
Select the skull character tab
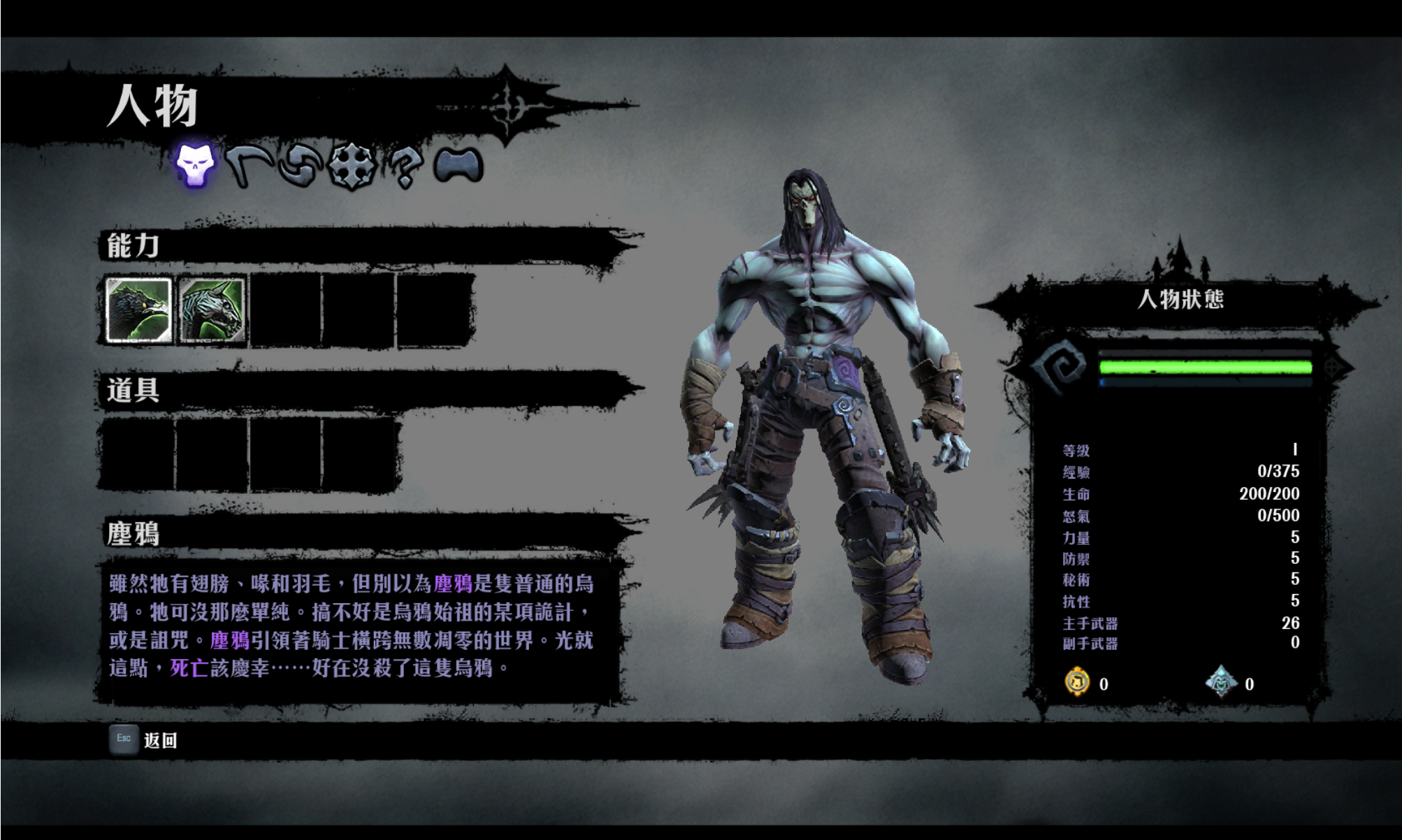195,165
